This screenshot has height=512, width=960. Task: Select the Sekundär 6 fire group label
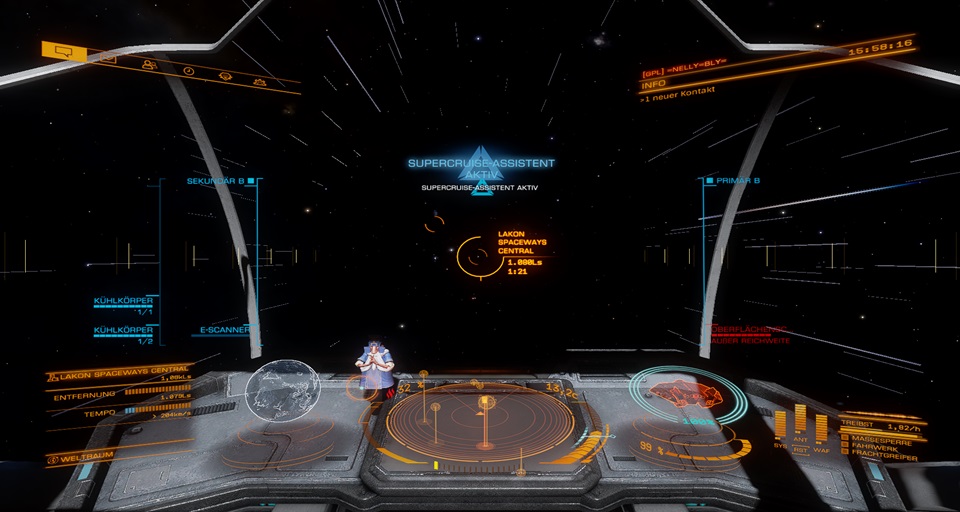tap(220, 181)
